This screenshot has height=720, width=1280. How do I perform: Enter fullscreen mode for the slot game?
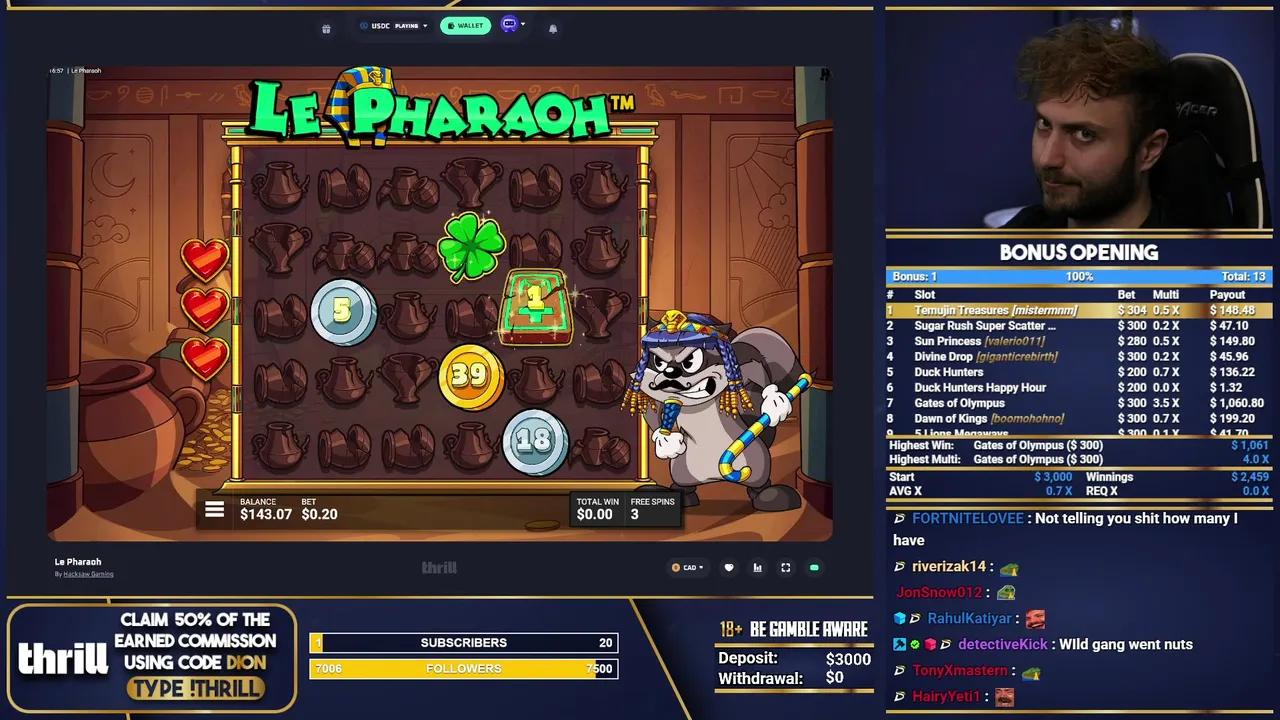tap(785, 567)
